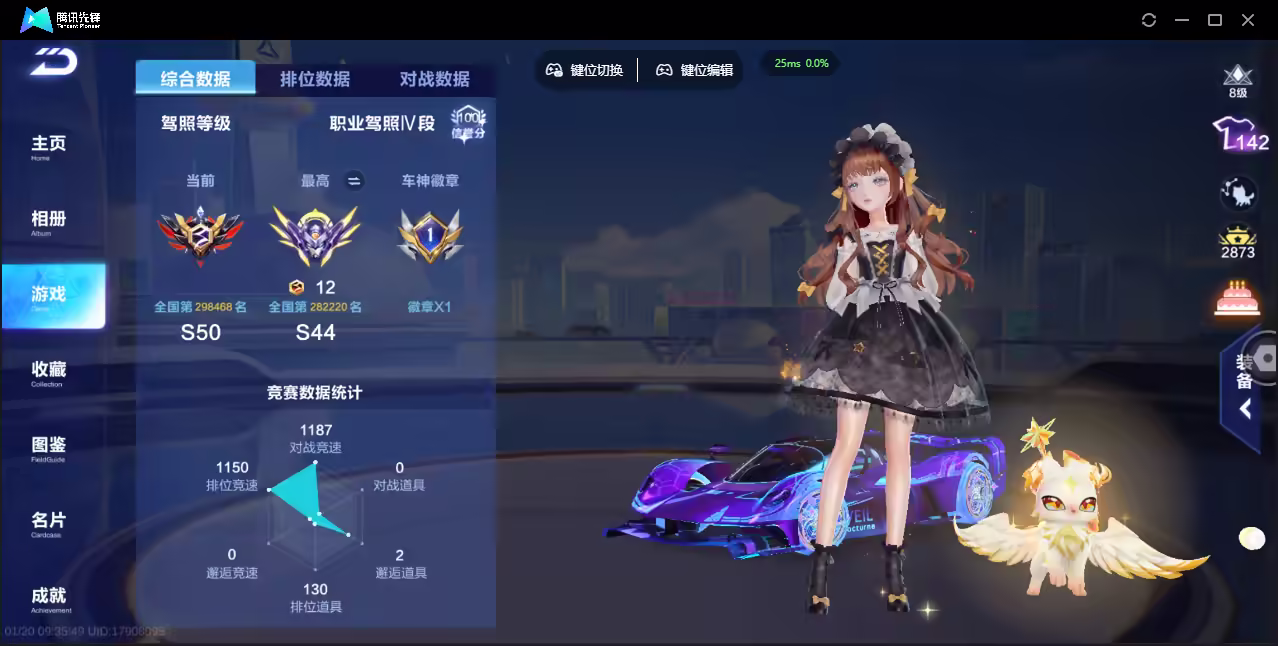Close the emulator window
Screen dimensions: 1278x646
pos(1248,20)
